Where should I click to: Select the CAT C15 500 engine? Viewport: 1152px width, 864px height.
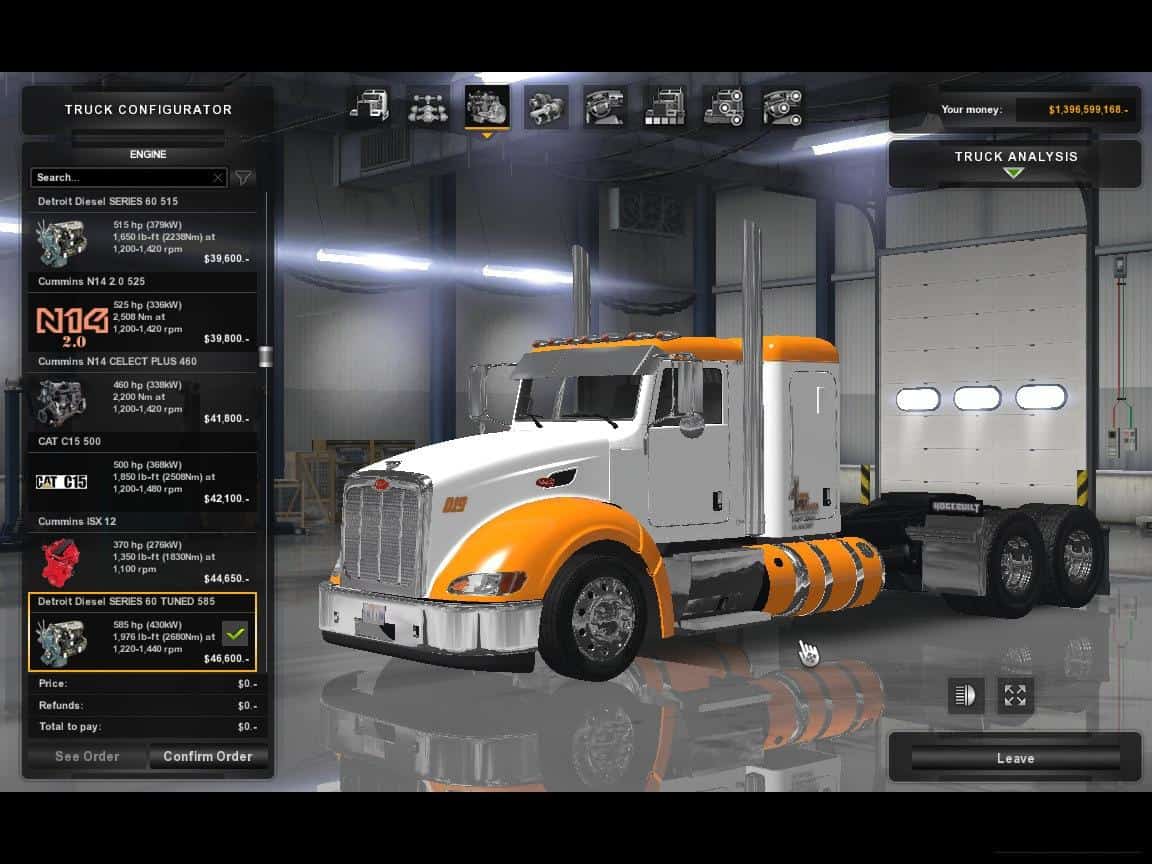click(x=143, y=480)
